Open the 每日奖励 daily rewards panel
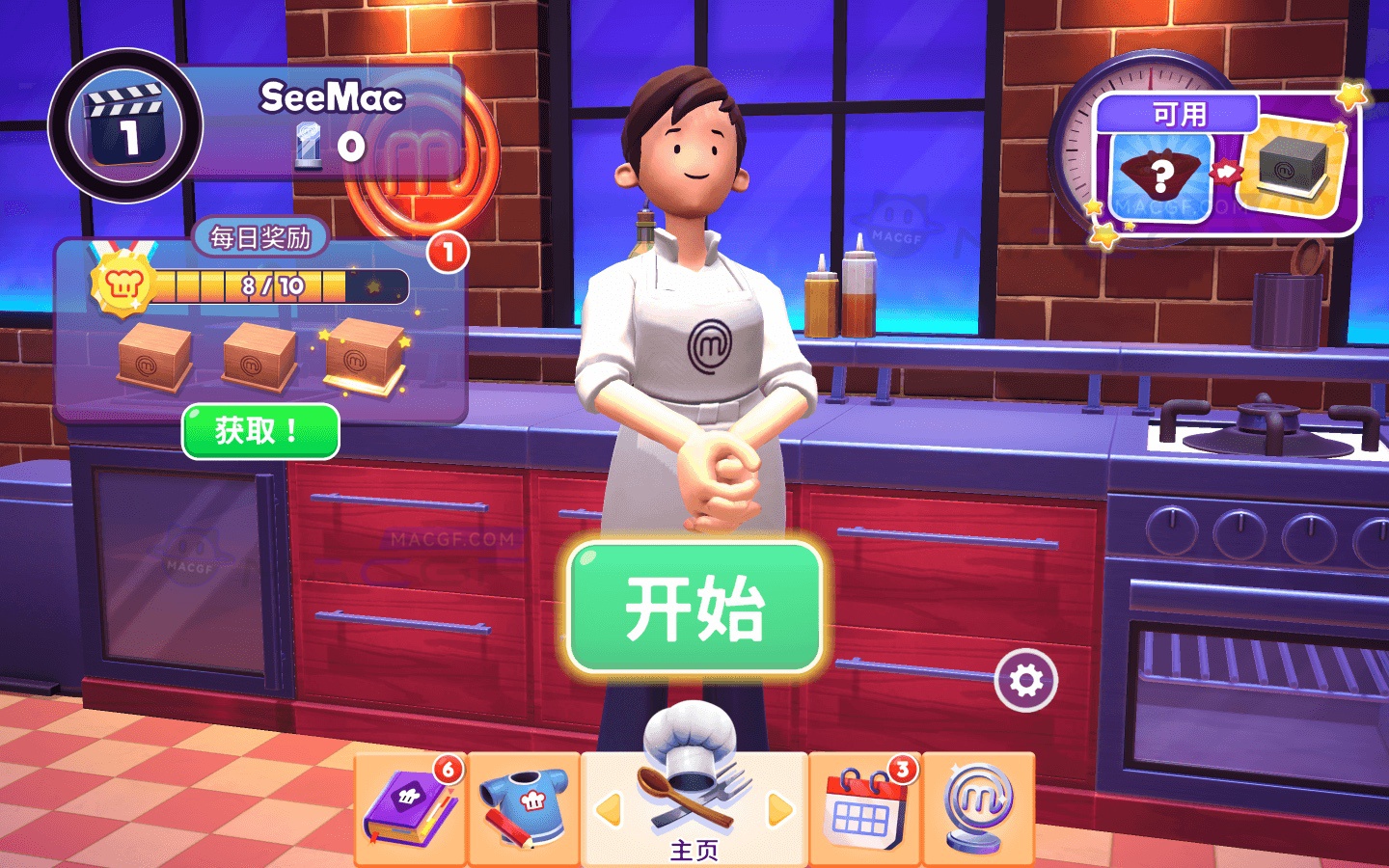1389x868 pixels. point(260,235)
